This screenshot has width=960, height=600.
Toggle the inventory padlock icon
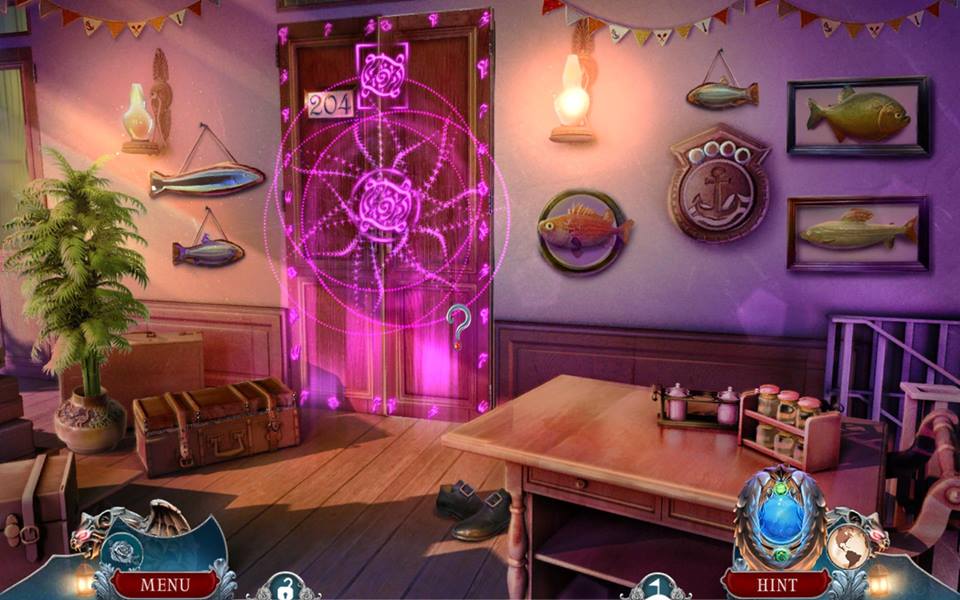click(x=283, y=590)
